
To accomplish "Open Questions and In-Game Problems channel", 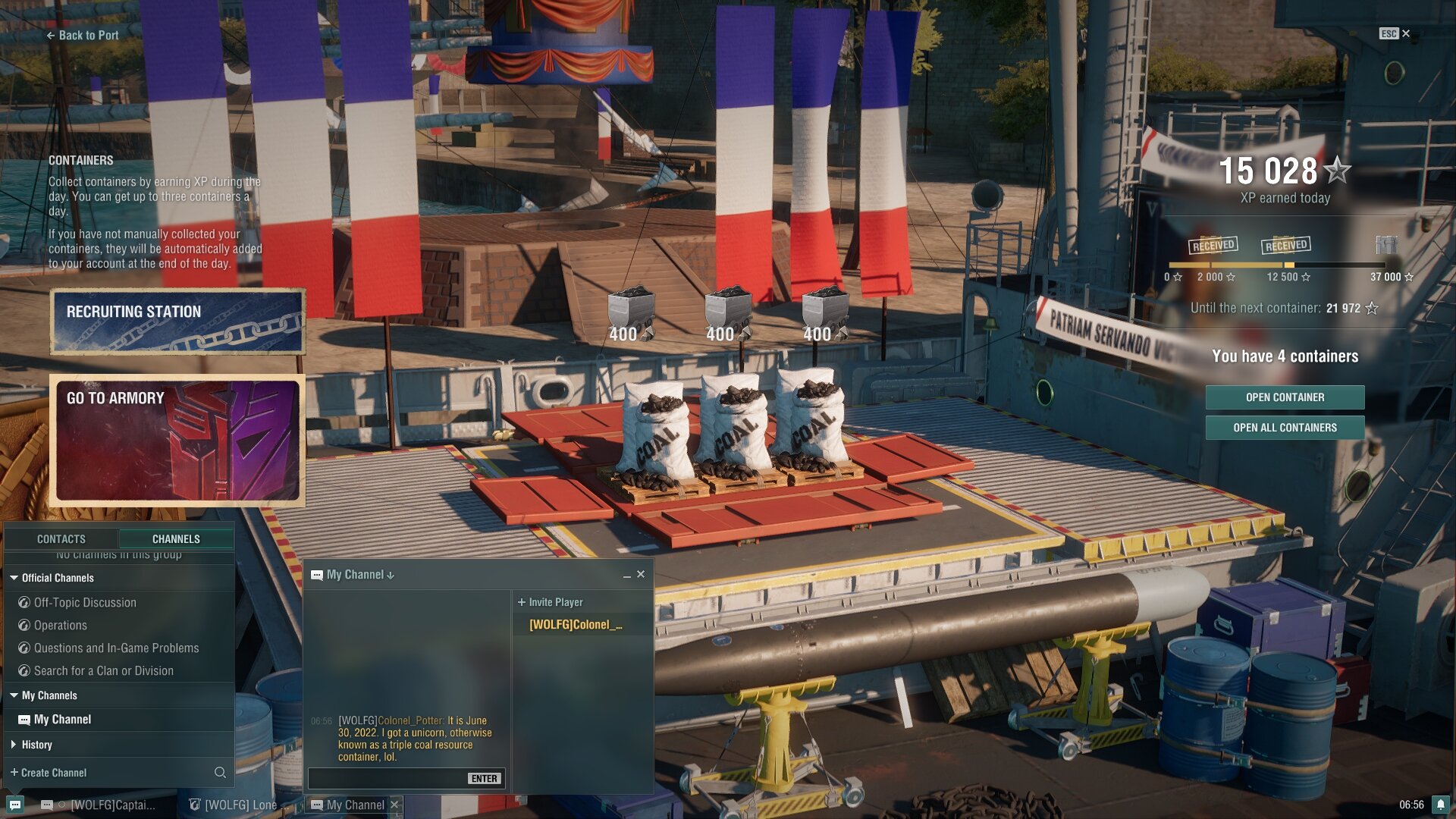I will [x=116, y=648].
